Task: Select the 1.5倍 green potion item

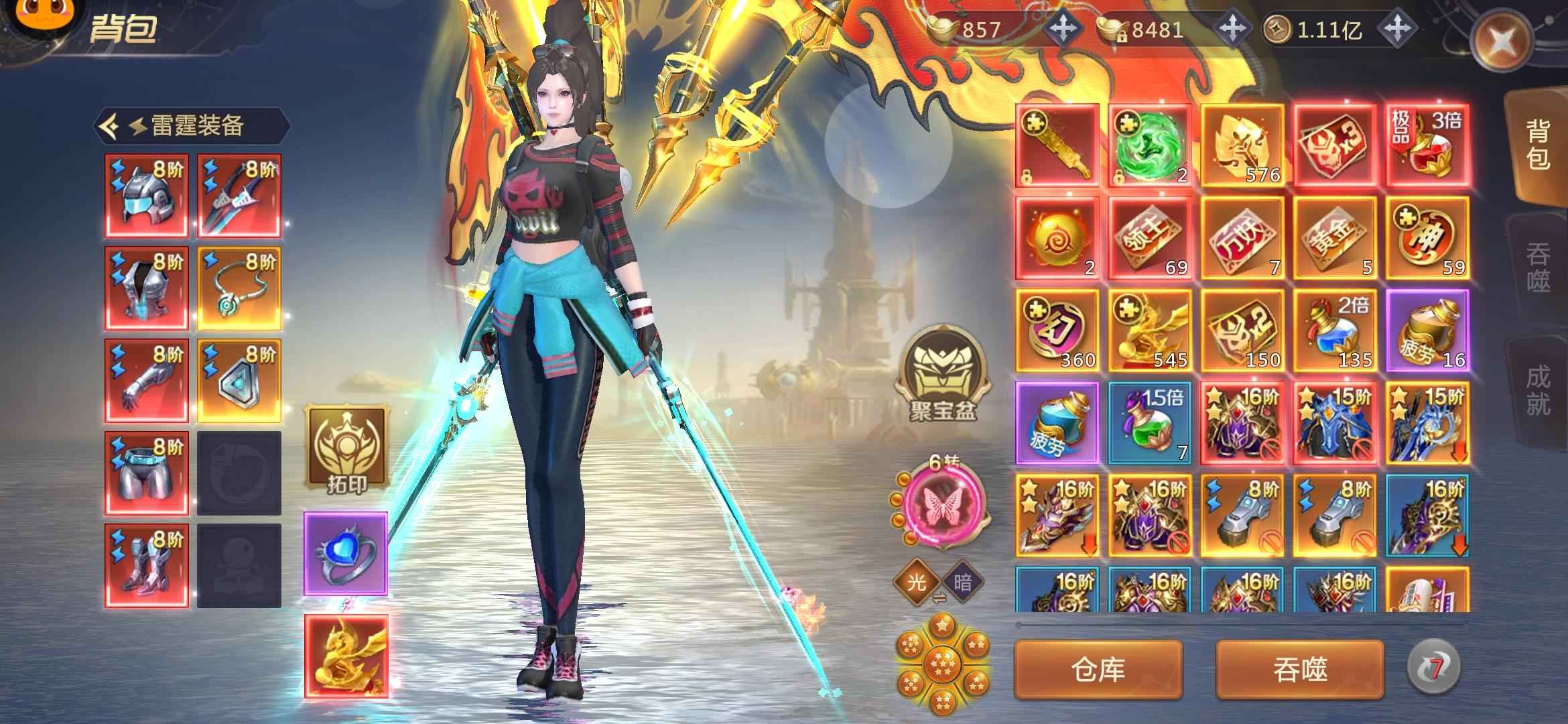Action: [1150, 423]
